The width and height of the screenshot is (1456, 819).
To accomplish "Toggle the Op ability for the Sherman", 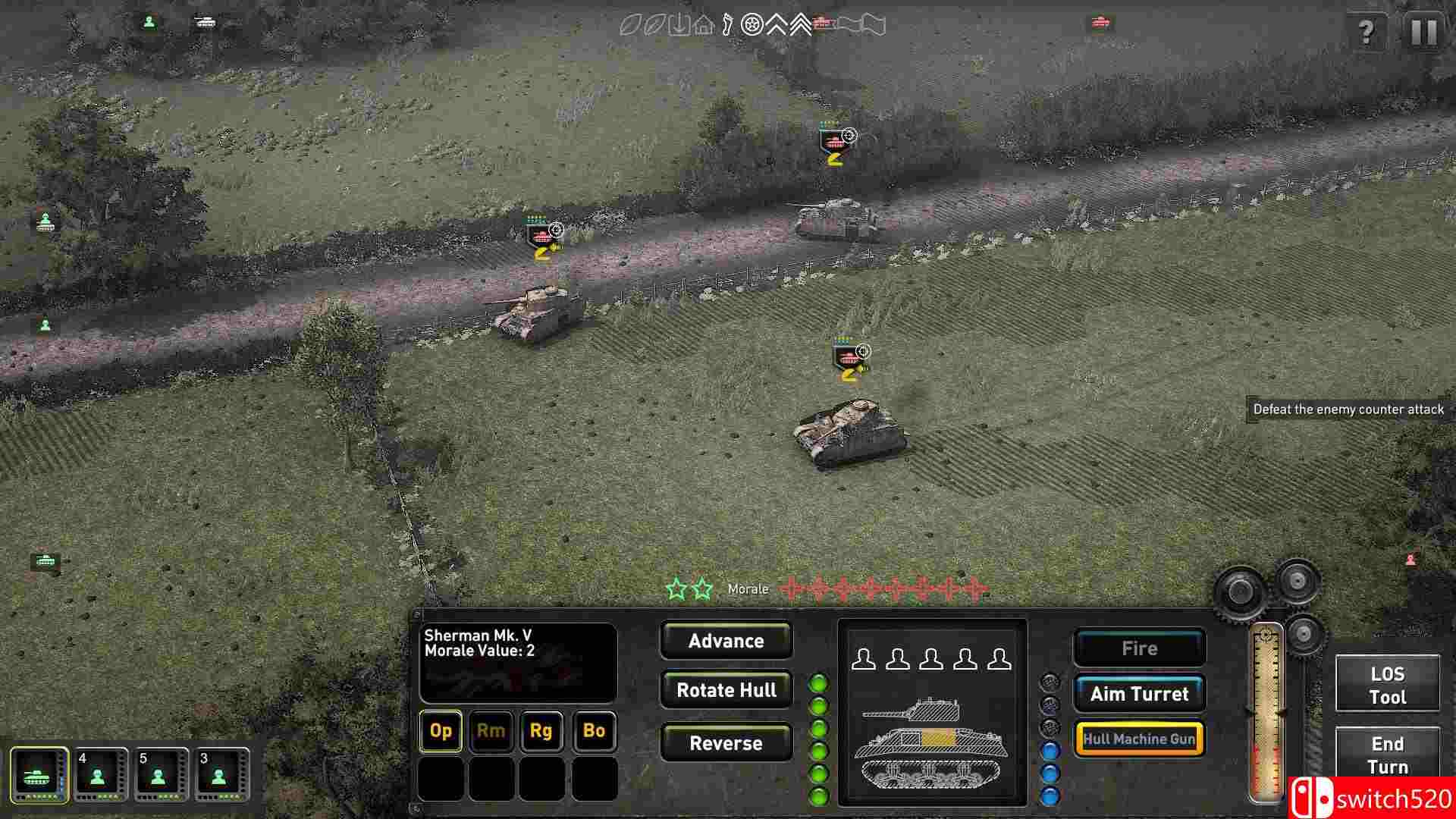I will [x=440, y=732].
